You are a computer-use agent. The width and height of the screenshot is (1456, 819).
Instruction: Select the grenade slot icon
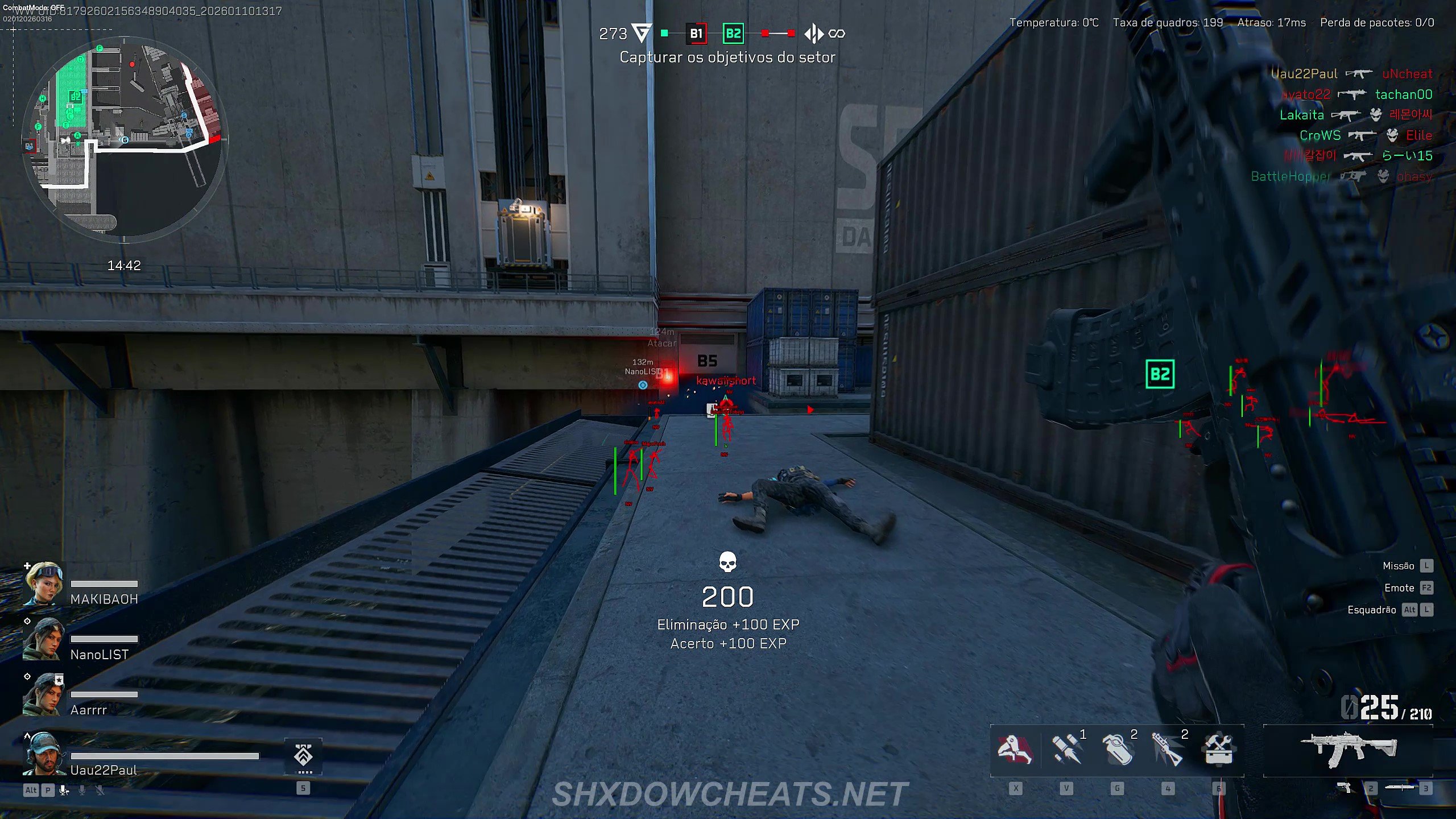coord(1118,750)
